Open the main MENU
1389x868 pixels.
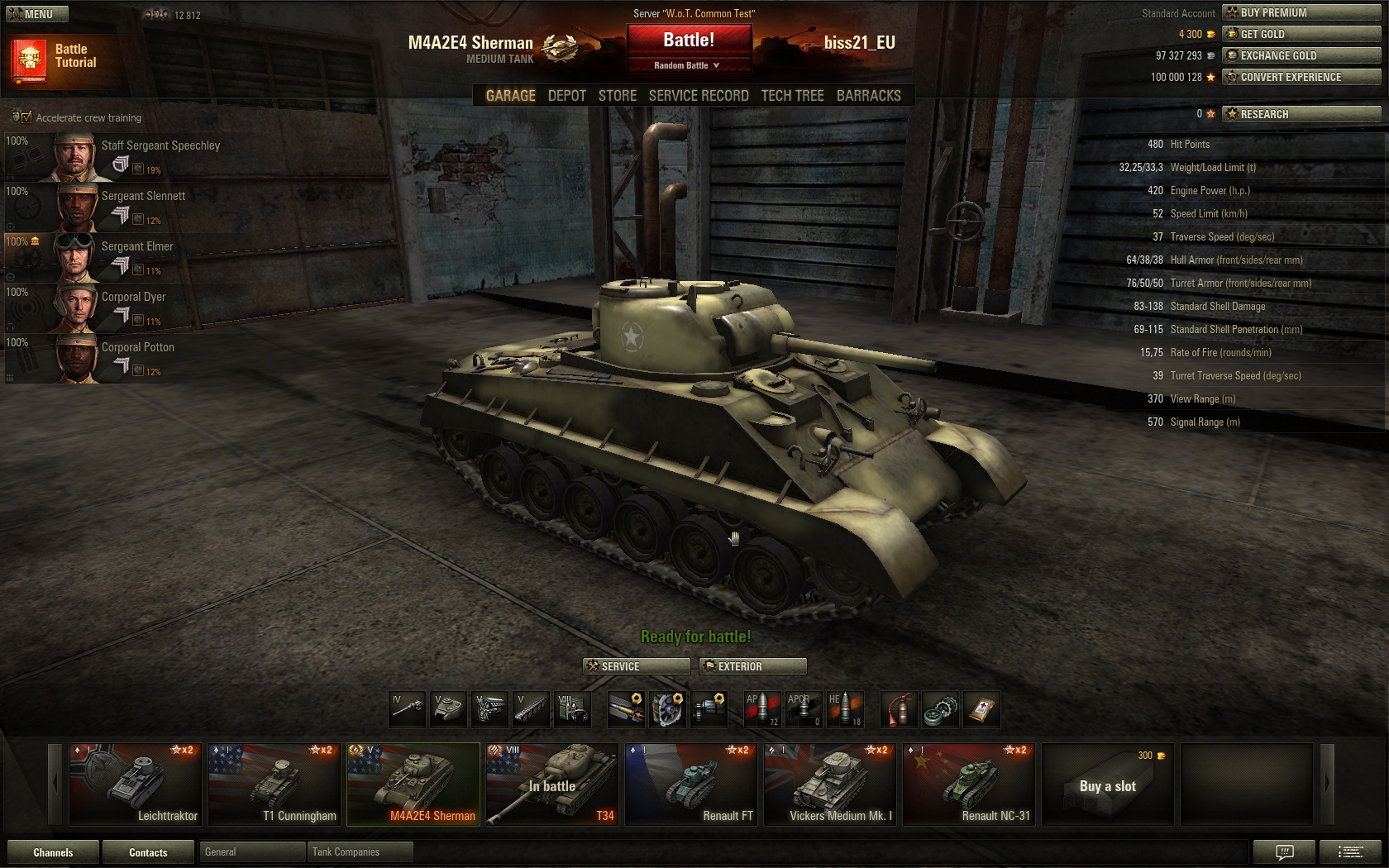pos(37,14)
